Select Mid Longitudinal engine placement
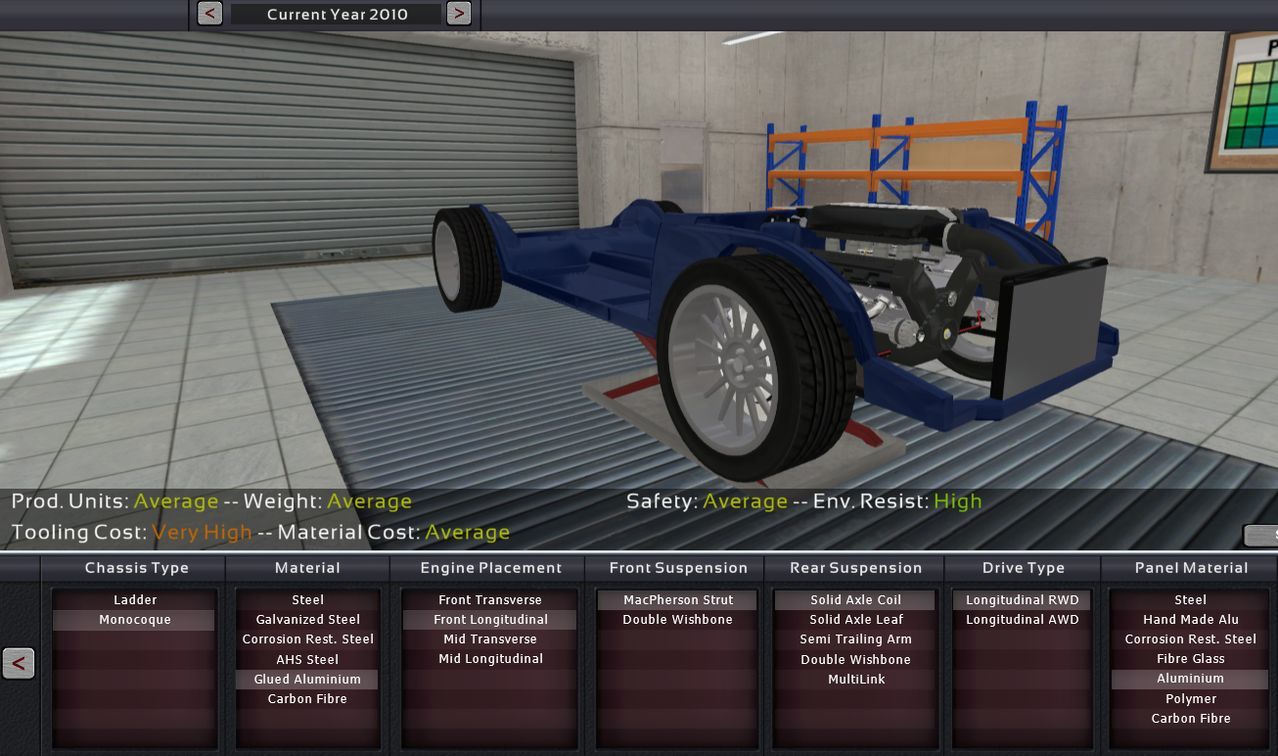 tap(490, 659)
